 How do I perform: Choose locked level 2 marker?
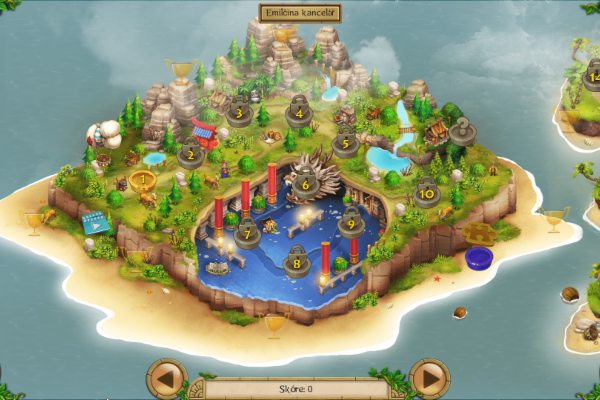[189, 154]
